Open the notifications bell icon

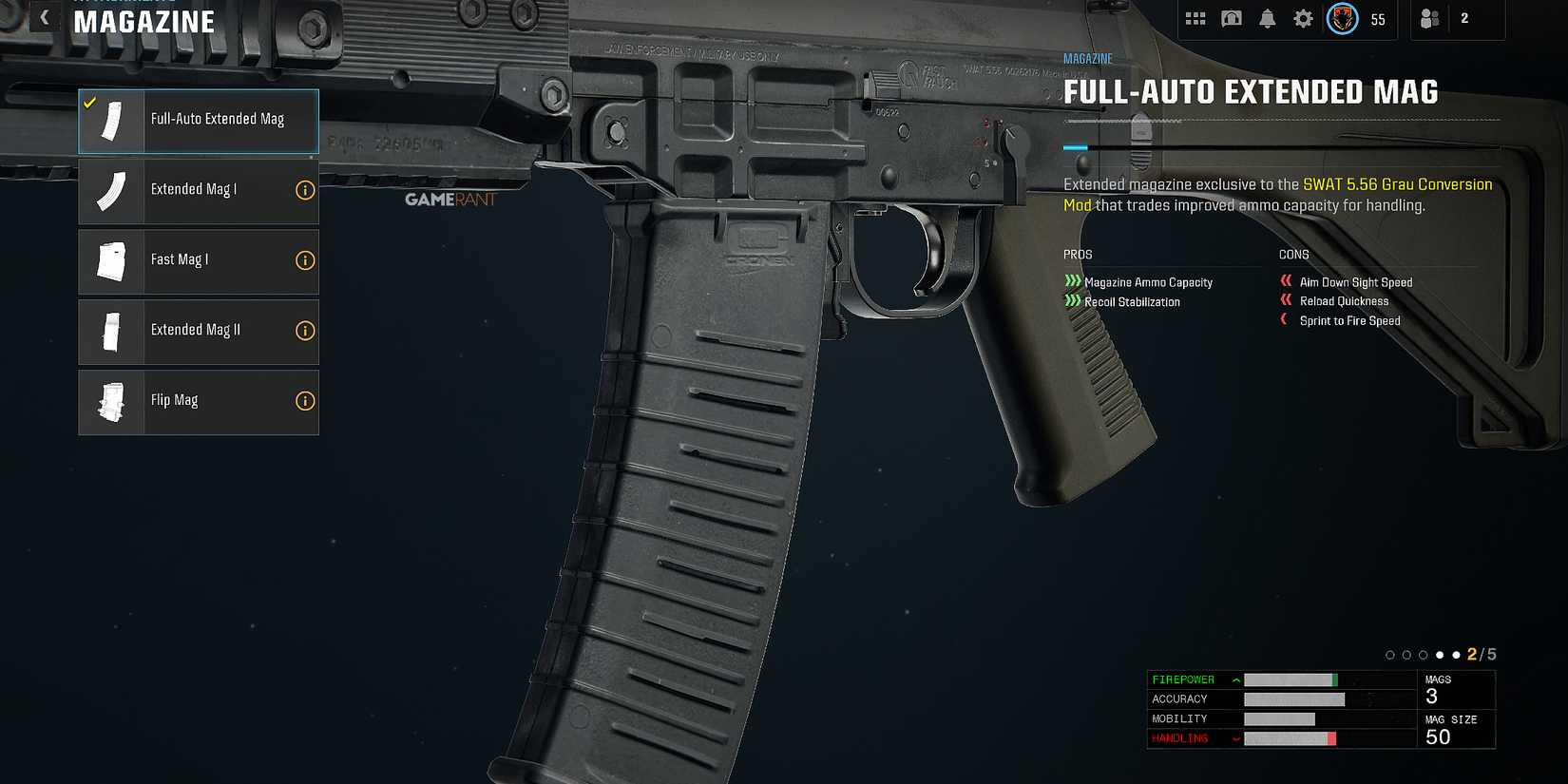[x=1267, y=18]
